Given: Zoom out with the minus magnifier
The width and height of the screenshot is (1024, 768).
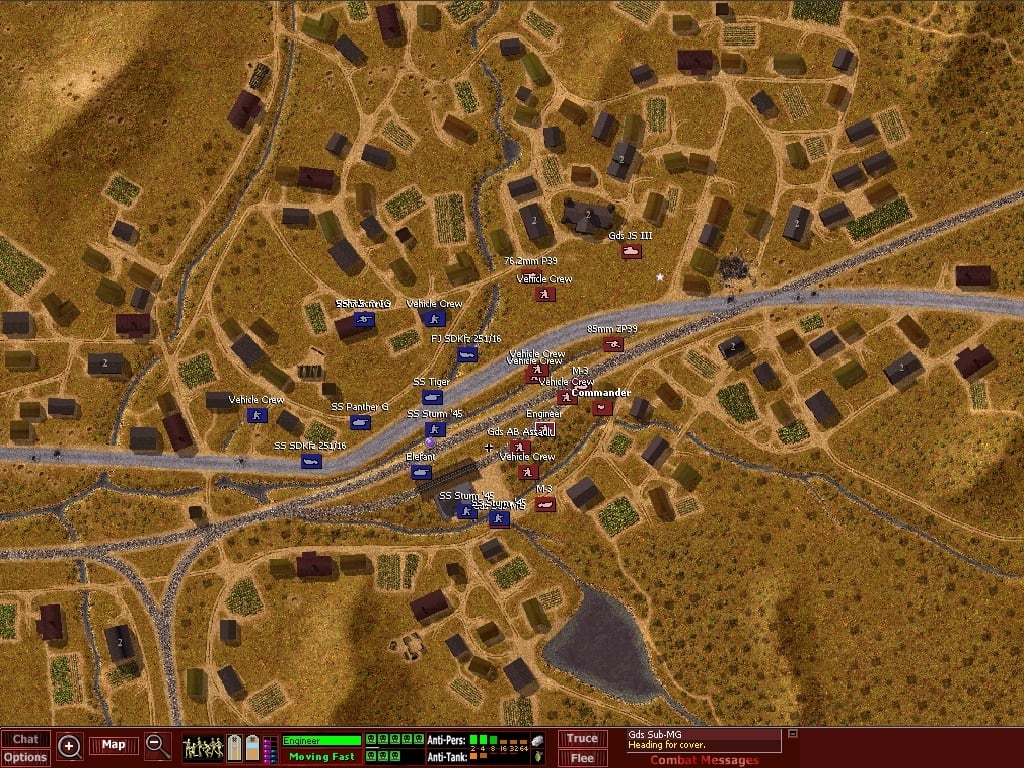Looking at the screenshot, I should tap(158, 745).
